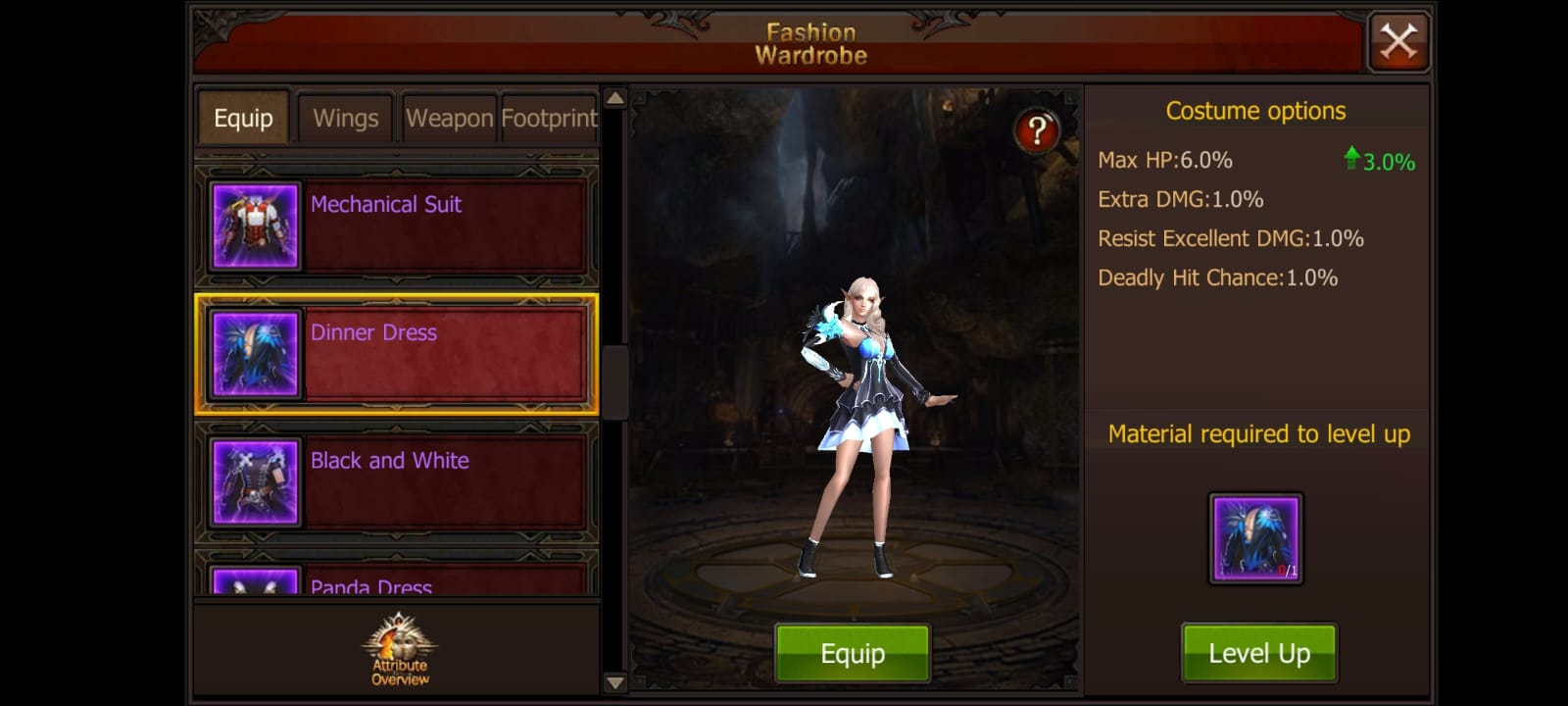Image resolution: width=1568 pixels, height=706 pixels.
Task: Select Black and White from the list
Action: coord(441,481)
